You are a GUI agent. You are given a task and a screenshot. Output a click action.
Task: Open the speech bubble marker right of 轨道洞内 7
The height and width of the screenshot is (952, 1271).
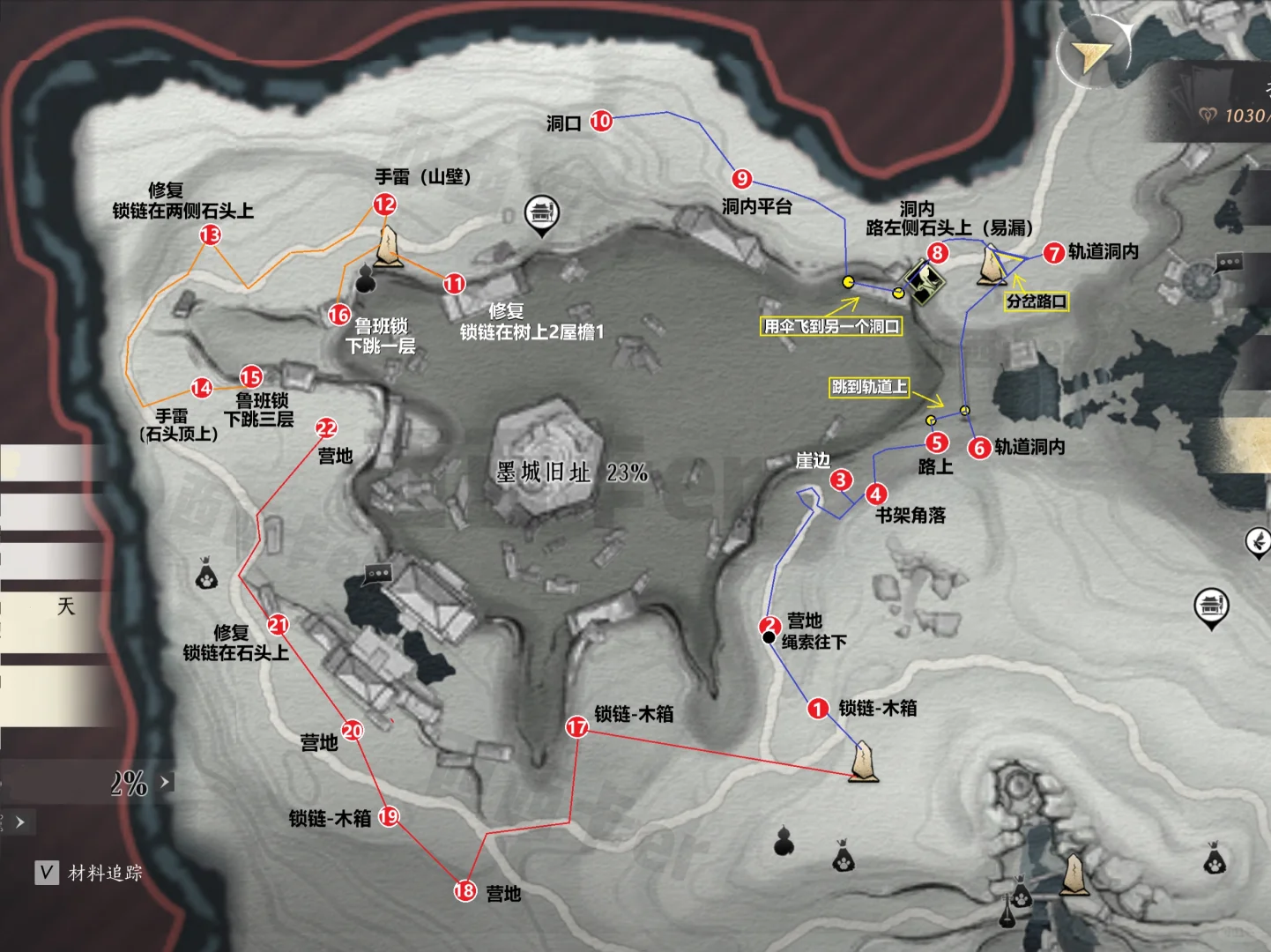1228,263
